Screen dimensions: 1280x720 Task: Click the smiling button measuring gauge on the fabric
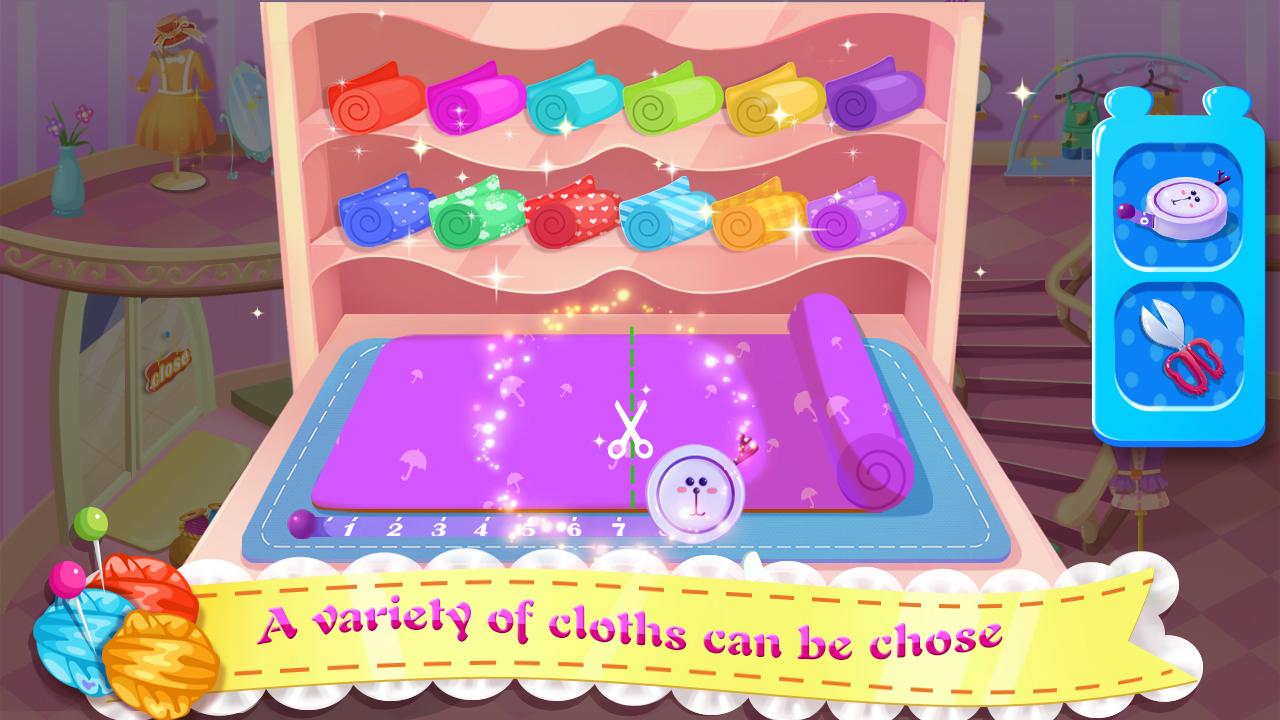tap(695, 490)
